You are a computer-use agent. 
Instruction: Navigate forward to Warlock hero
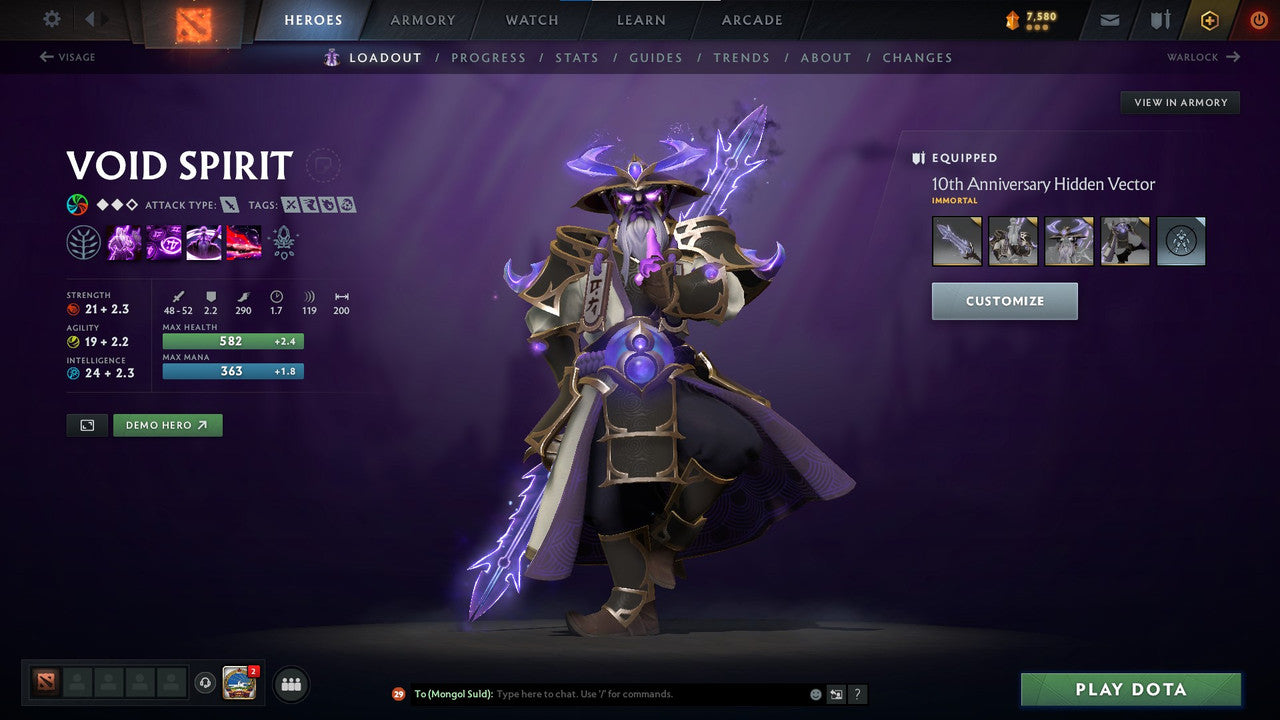point(1205,57)
